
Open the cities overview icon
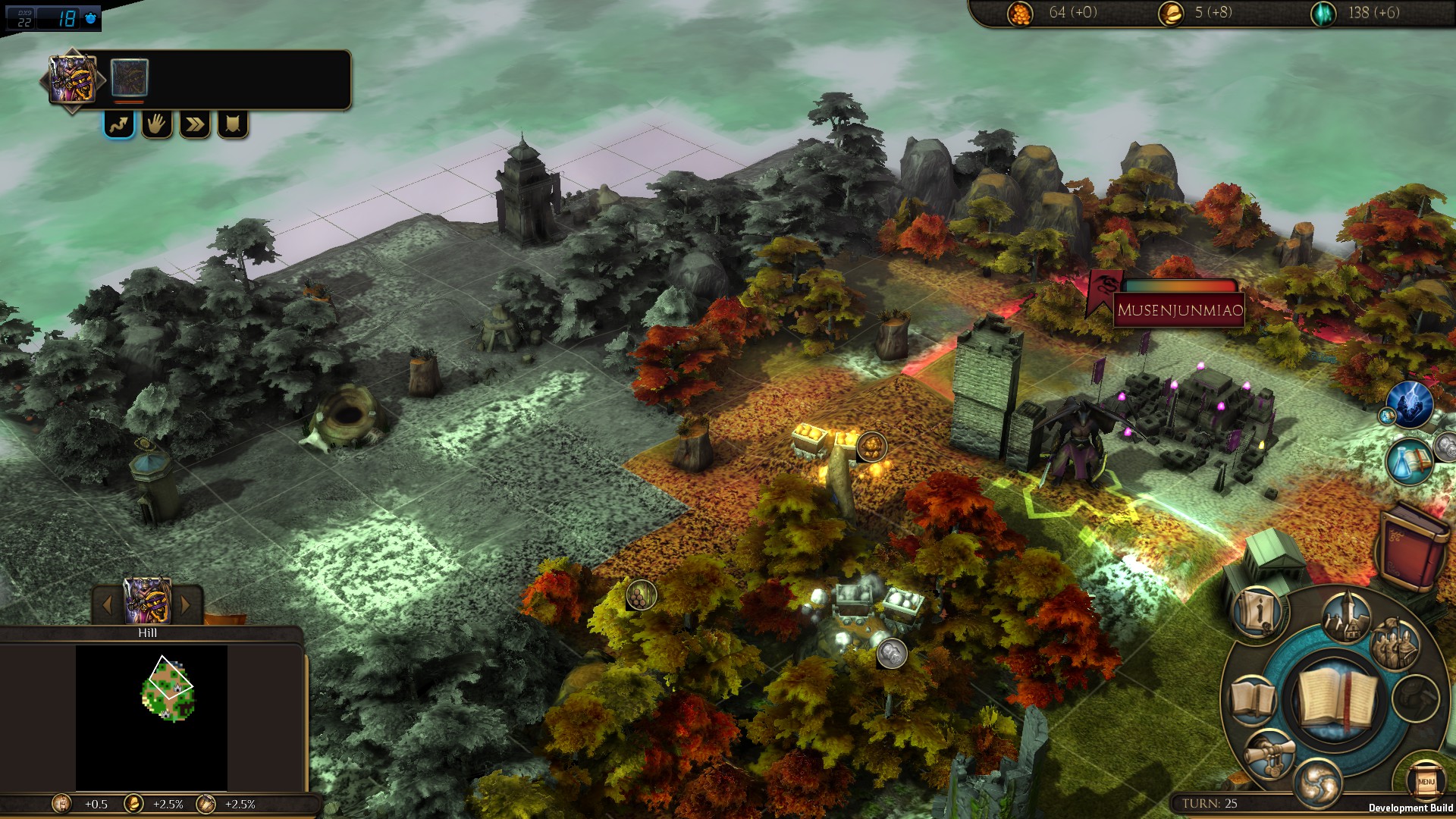point(1347,617)
